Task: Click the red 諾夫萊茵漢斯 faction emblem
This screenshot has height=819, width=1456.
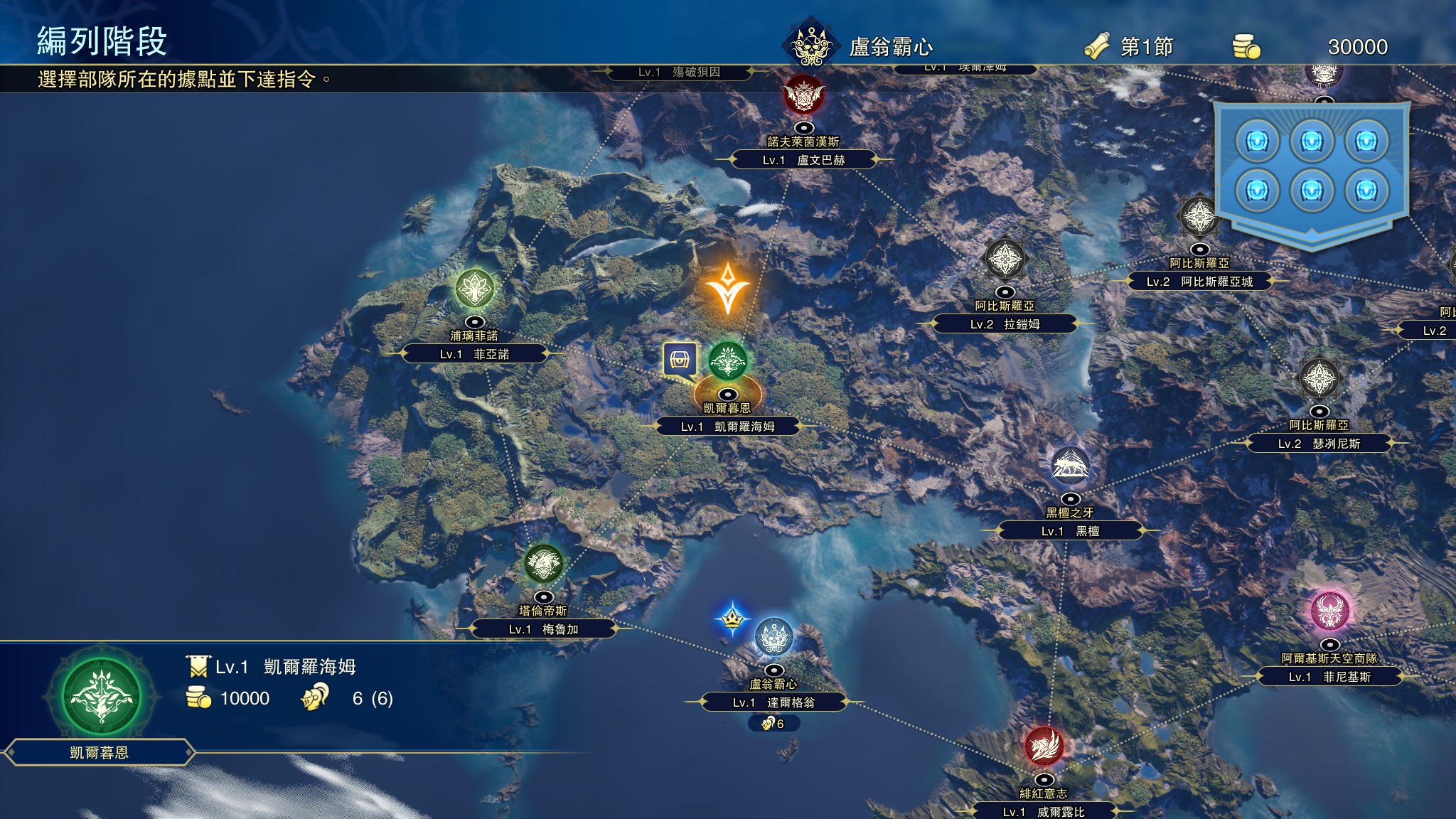Action: coord(803,95)
